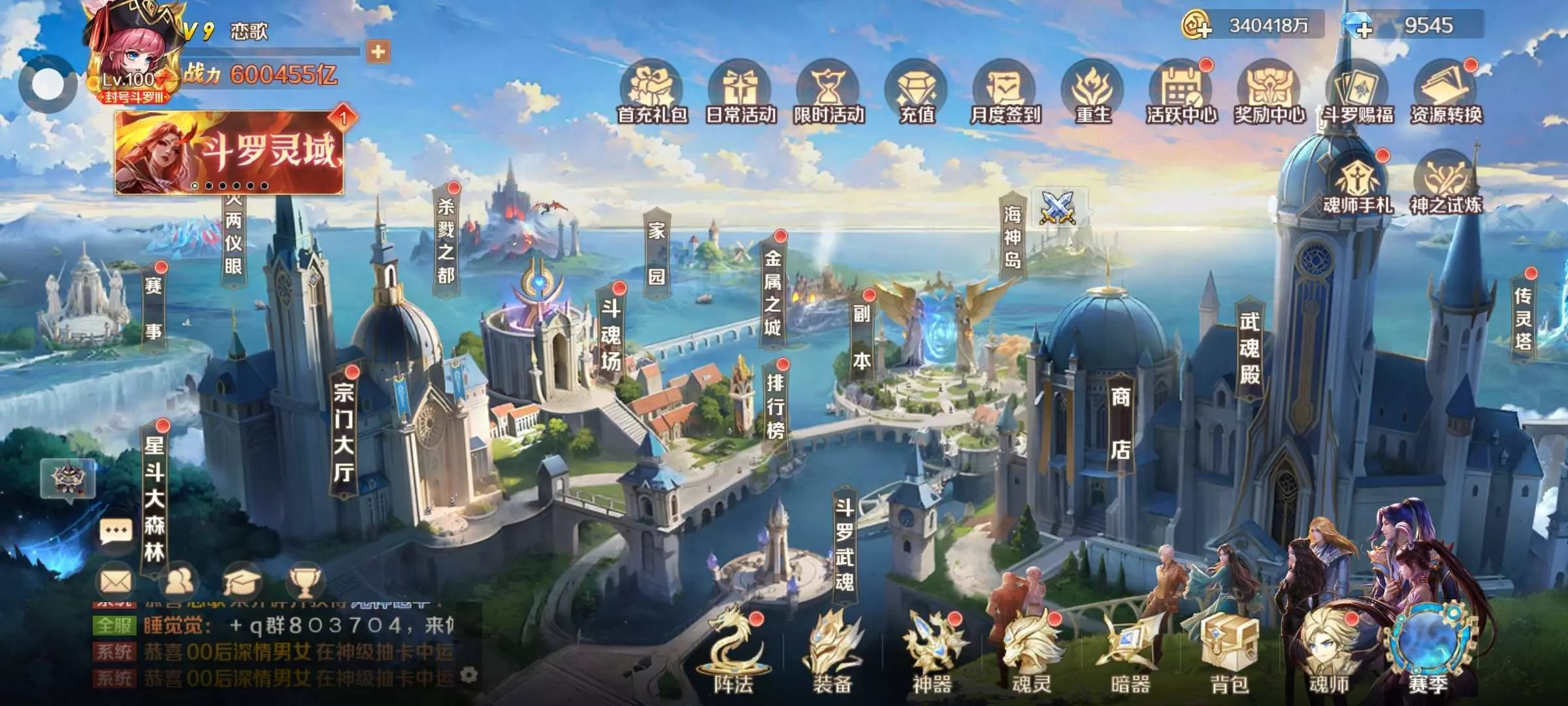
Task: Enter the 神之试炼 god trial
Action: [x=1446, y=183]
